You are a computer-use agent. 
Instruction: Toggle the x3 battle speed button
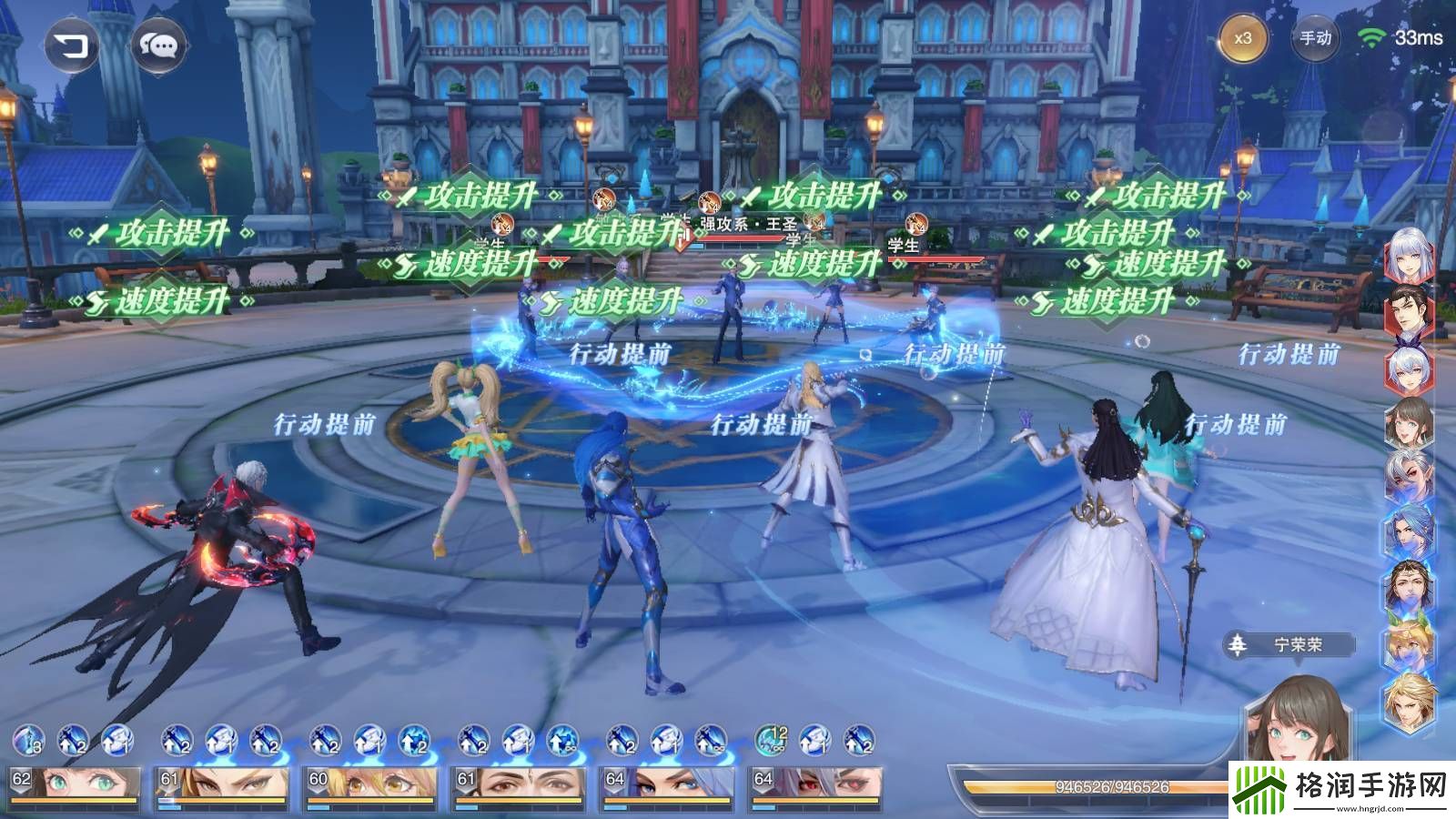tap(1242, 39)
